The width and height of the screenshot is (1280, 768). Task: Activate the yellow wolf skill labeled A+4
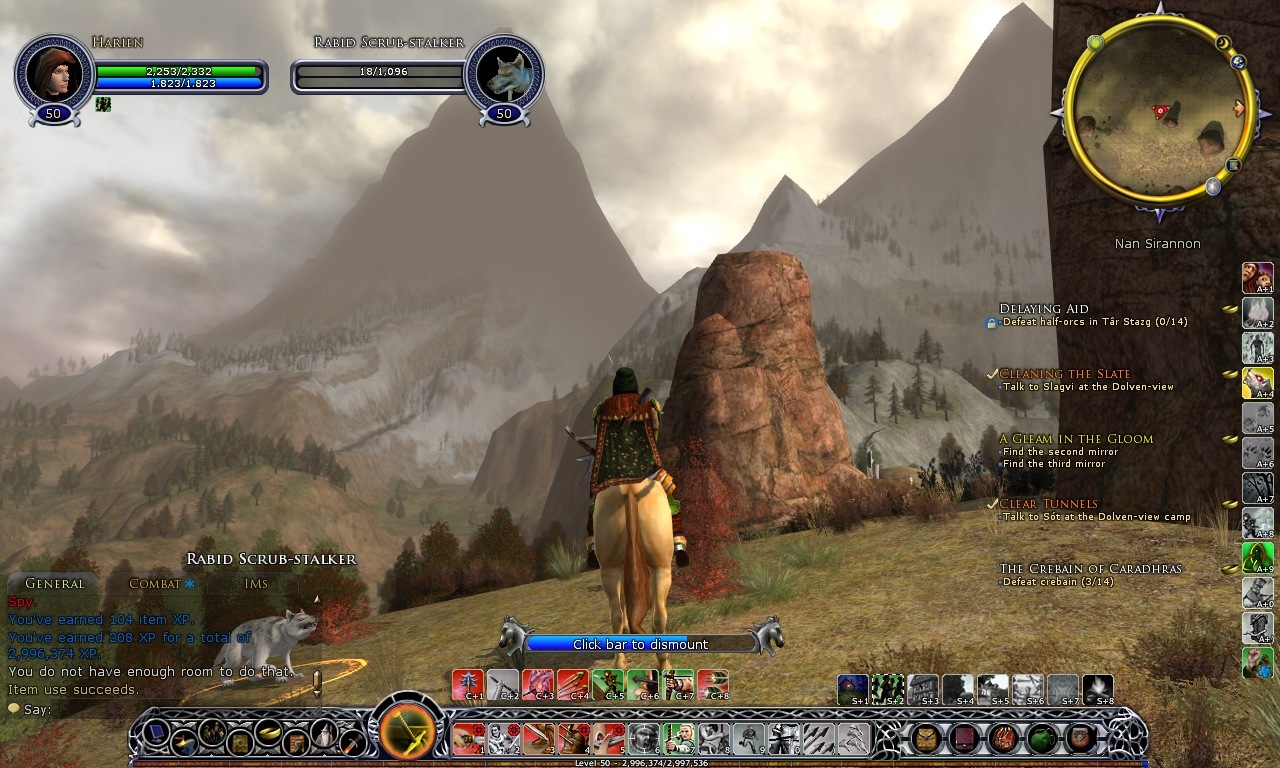point(1257,382)
